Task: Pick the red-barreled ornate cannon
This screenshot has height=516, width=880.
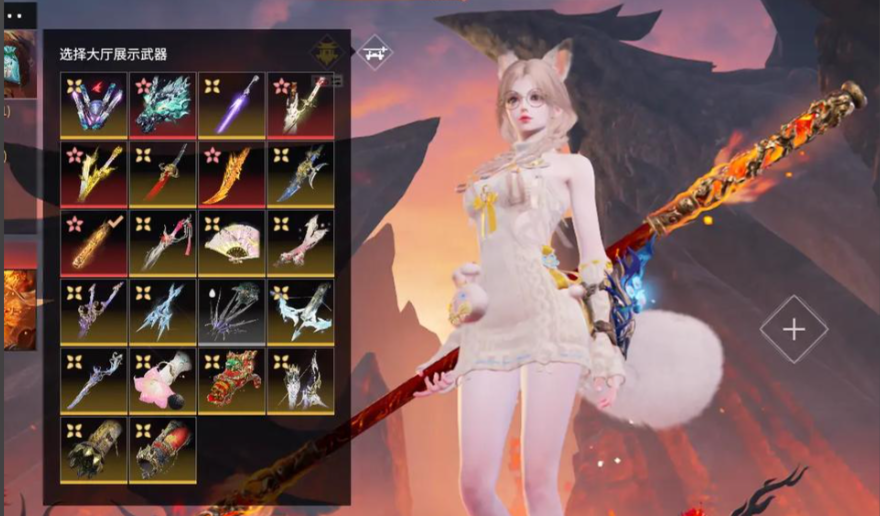Action: [x=163, y=449]
